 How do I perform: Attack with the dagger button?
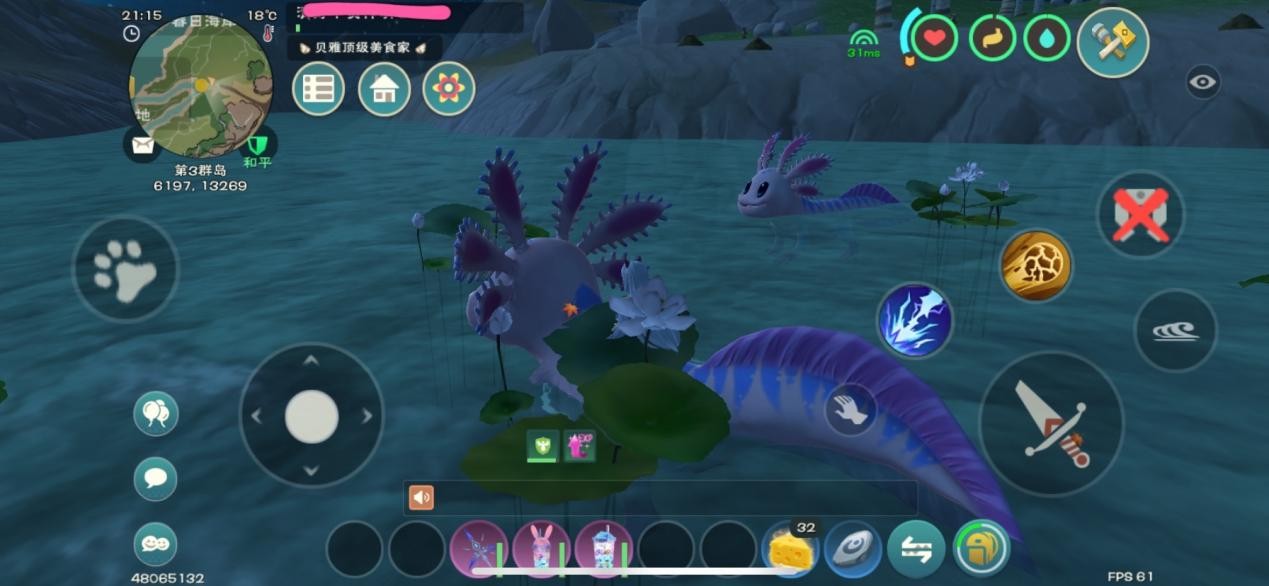[1051, 423]
